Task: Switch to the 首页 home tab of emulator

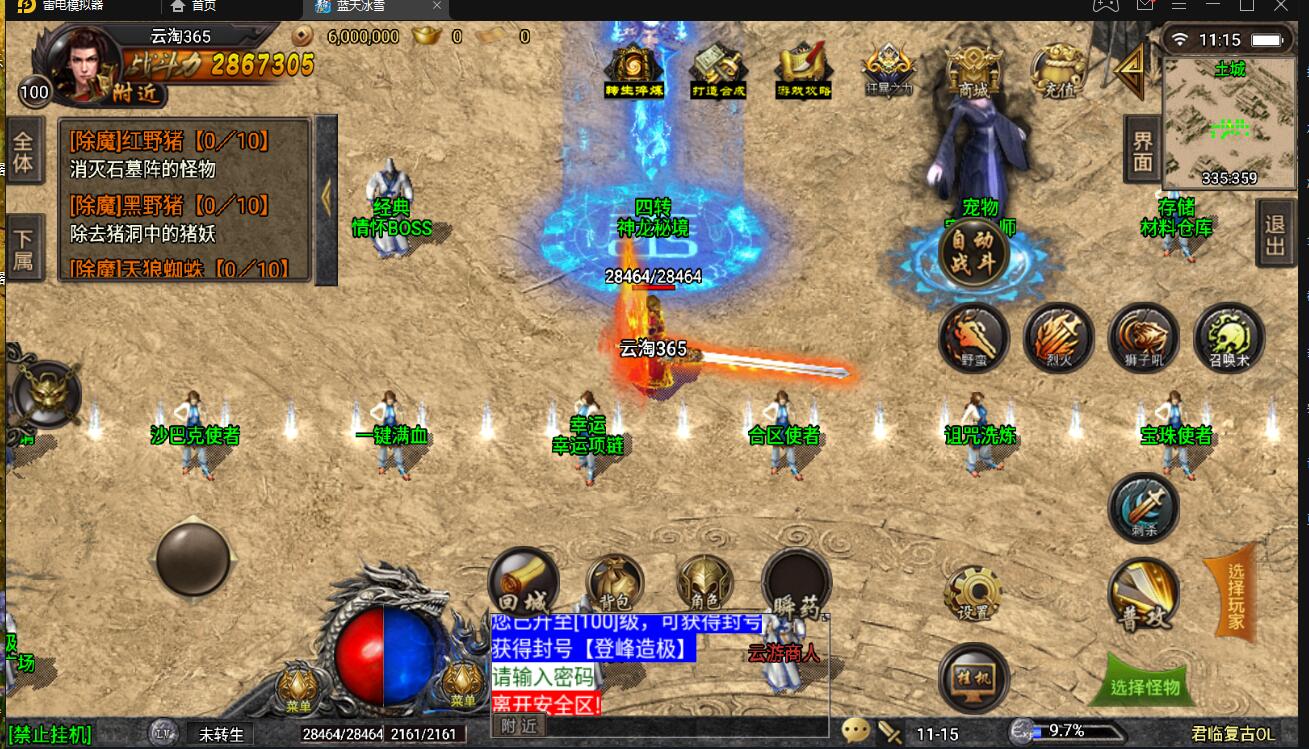Action: [x=193, y=7]
